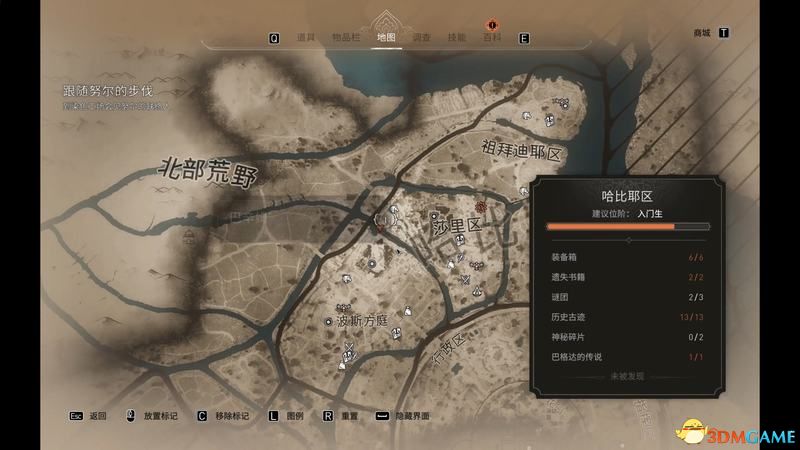Select the 祖拜迪耶区 district label
800x450 pixels.
point(524,151)
